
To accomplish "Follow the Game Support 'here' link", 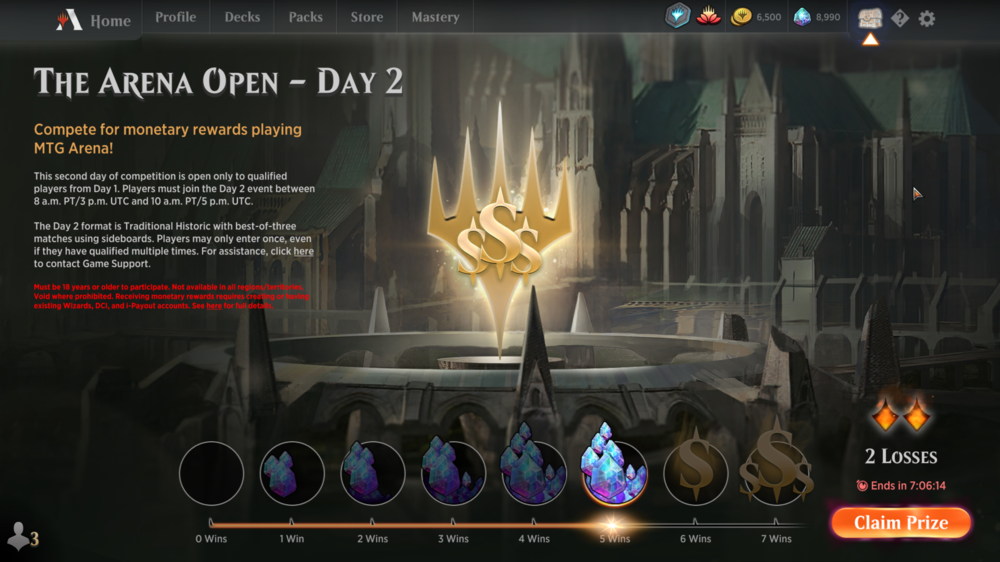I will (303, 252).
